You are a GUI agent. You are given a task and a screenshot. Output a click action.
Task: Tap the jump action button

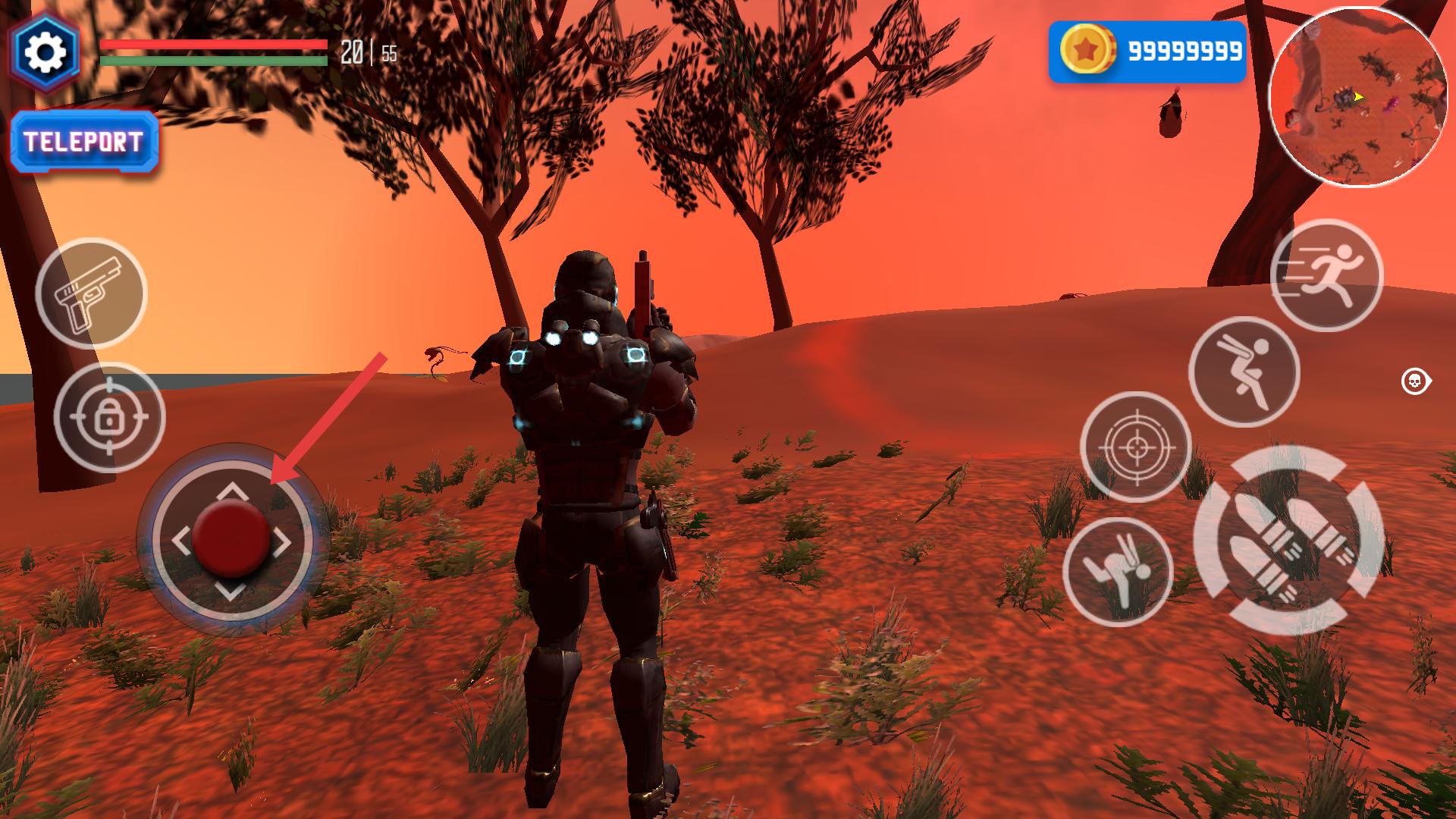point(1244,372)
